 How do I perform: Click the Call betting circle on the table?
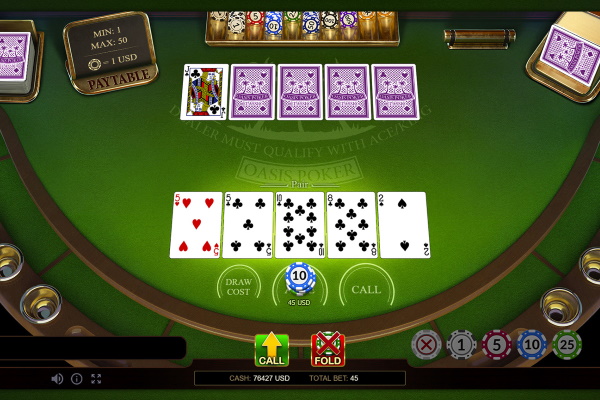click(x=366, y=287)
